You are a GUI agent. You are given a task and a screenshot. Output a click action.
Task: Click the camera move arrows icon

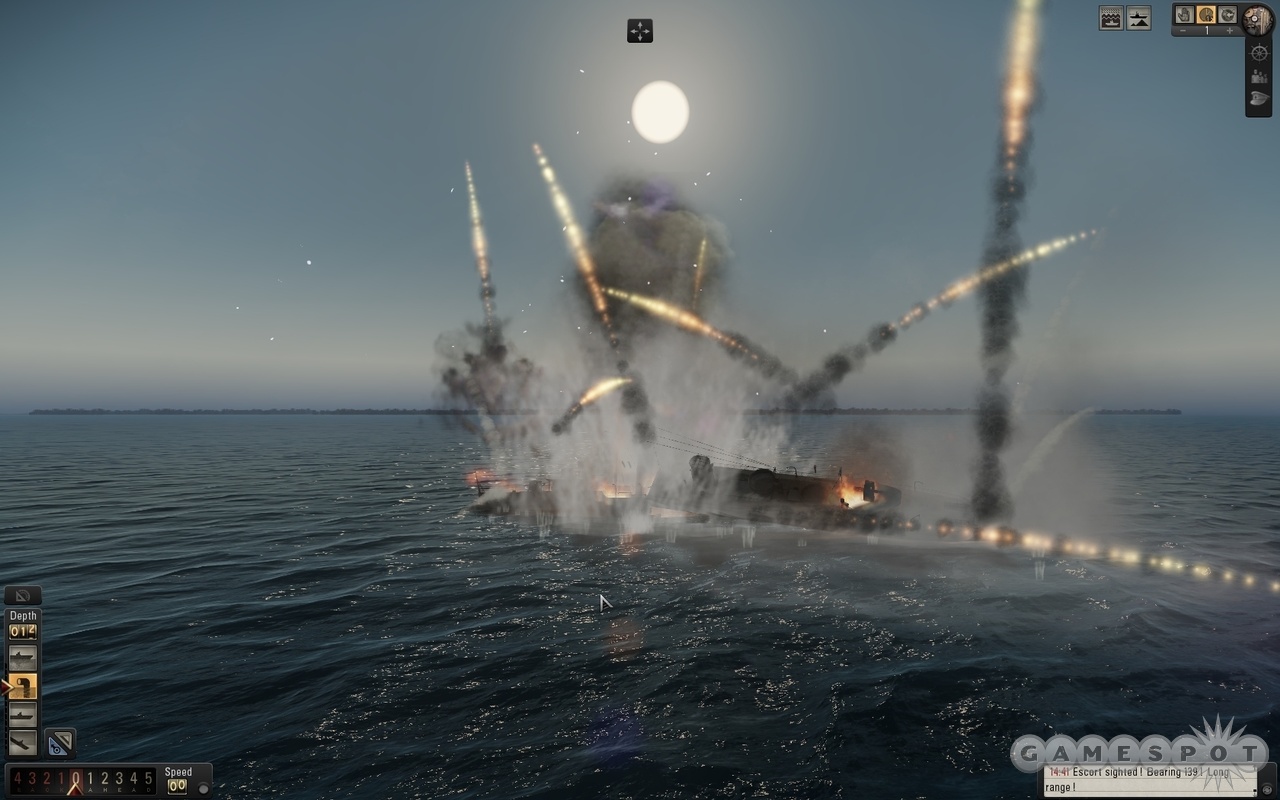pyautogui.click(x=640, y=31)
